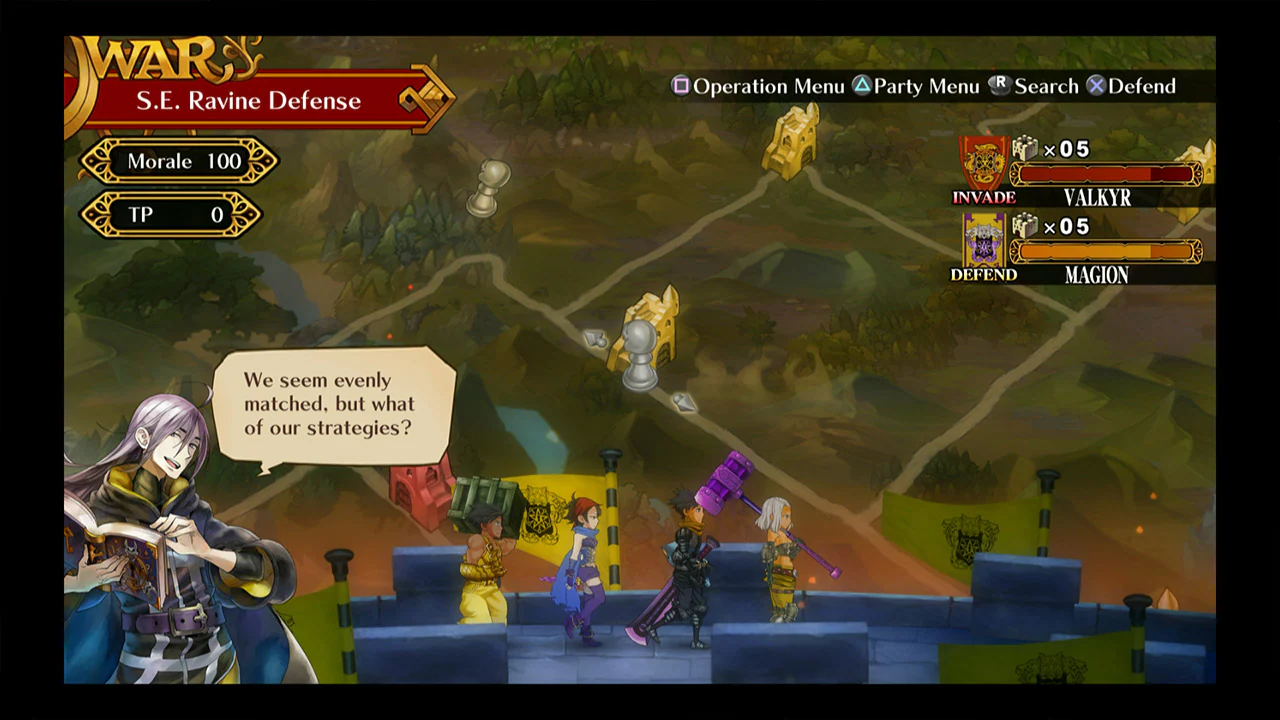The height and width of the screenshot is (720, 1280).
Task: Open the Operation Menu via the square icon
Action: (681, 86)
